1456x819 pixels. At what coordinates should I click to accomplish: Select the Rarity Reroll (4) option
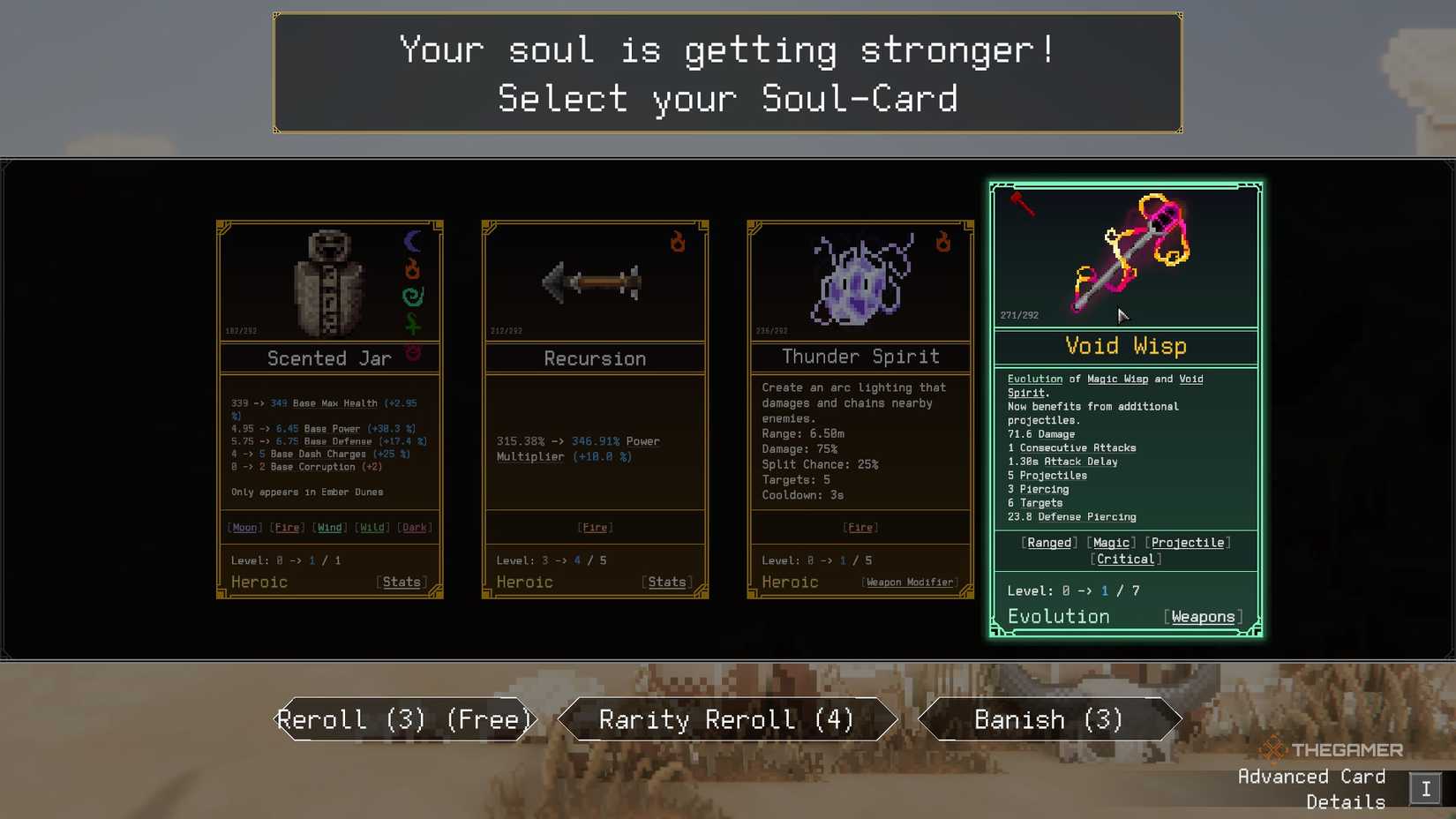(726, 719)
